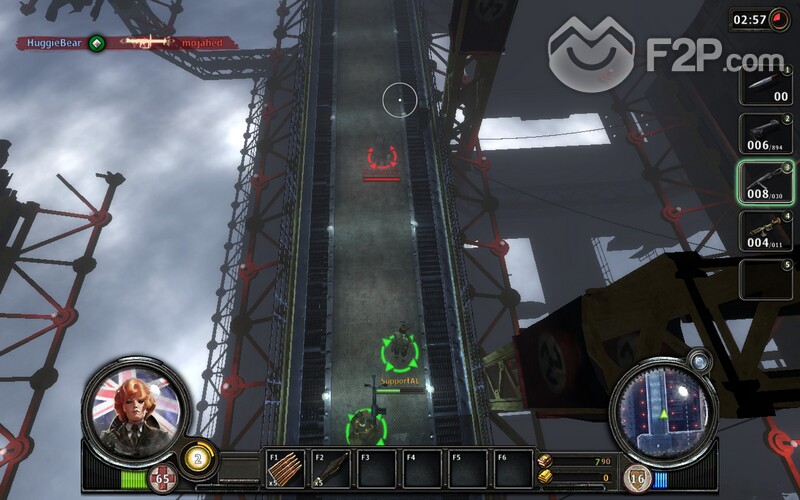Equip the submachine gun in slot 4
Viewport: 800px width, 500px height.
[x=766, y=231]
